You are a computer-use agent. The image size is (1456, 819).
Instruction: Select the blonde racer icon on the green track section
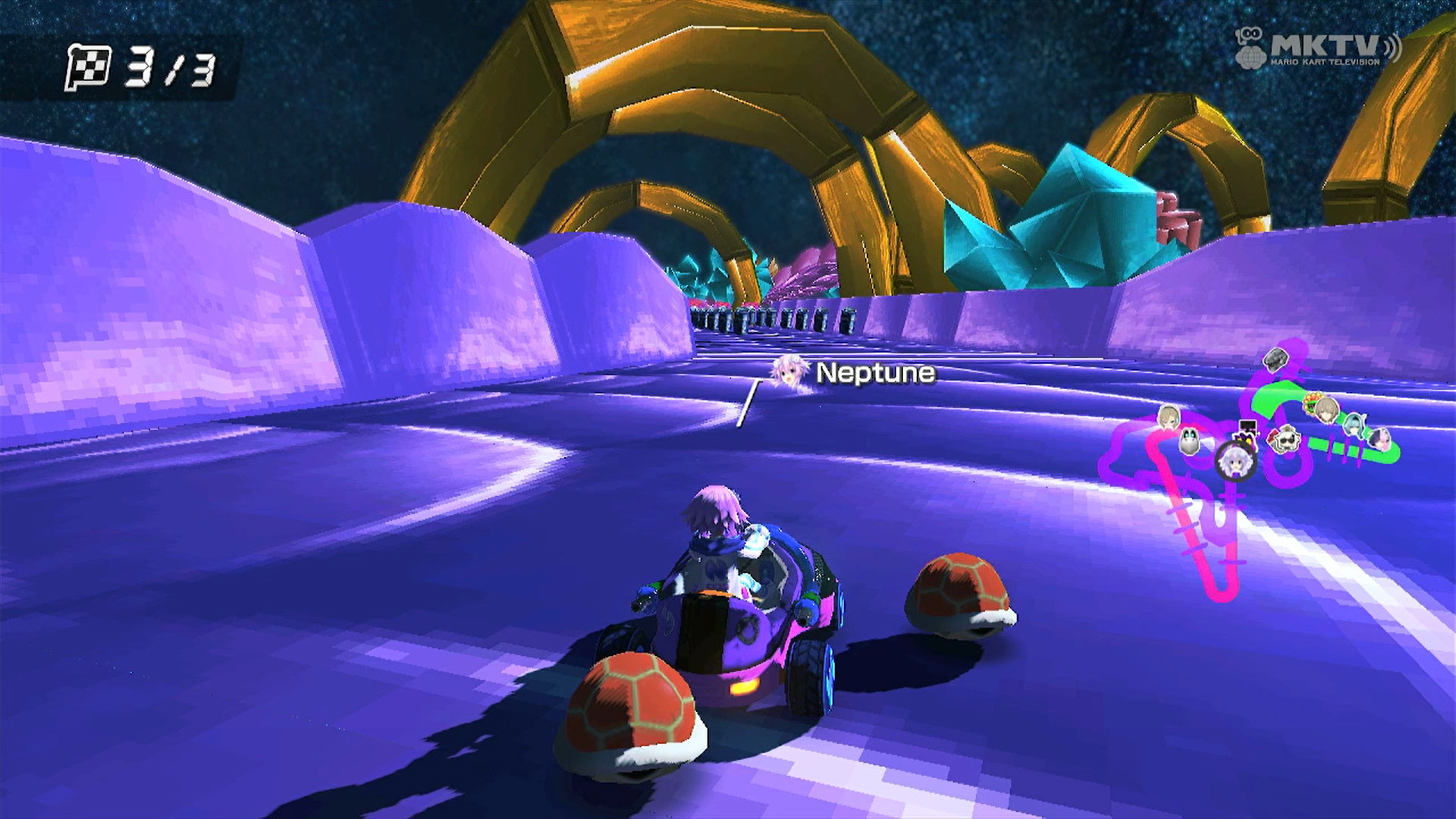(x=1327, y=409)
